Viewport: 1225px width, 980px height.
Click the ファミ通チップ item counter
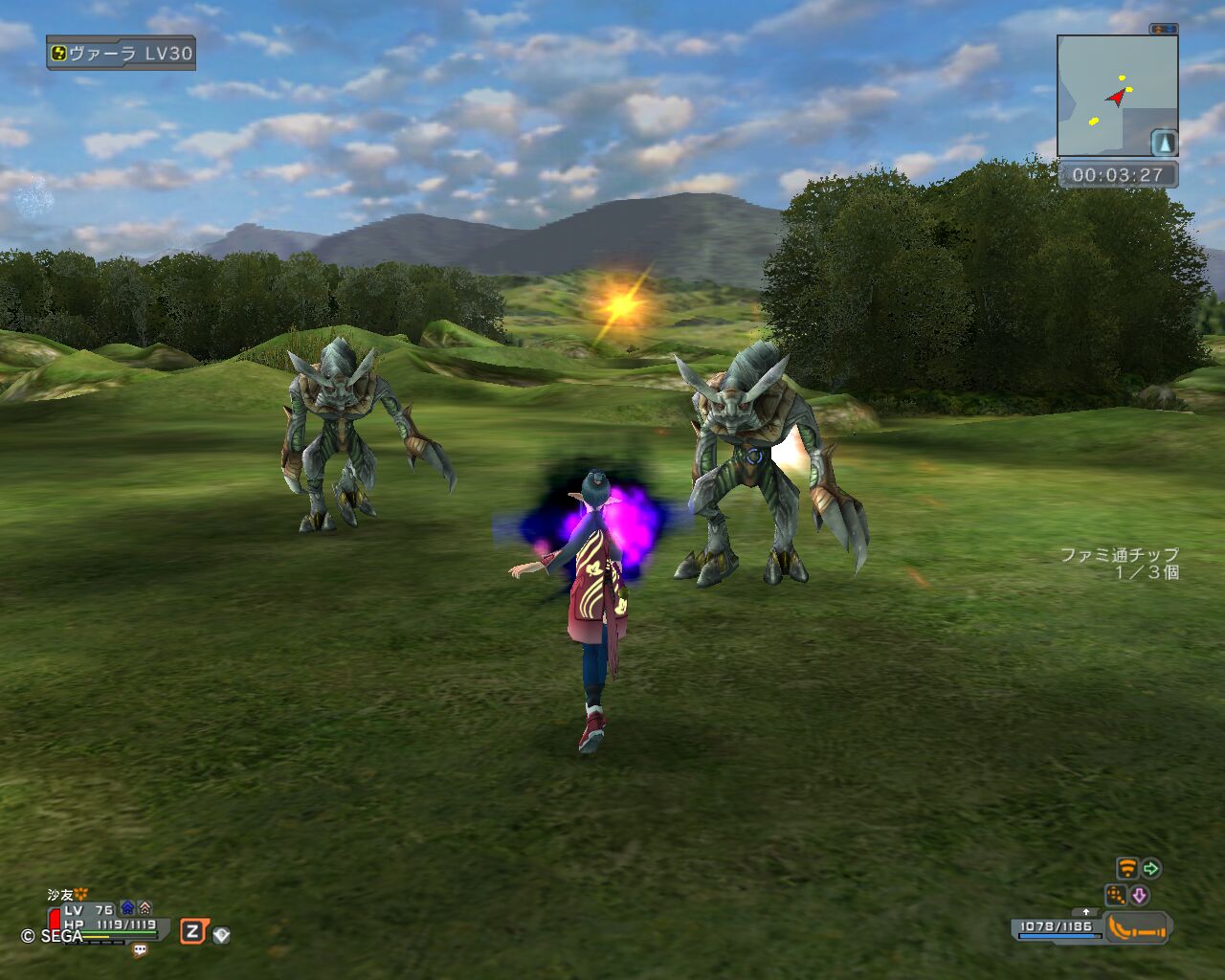coord(1120,563)
